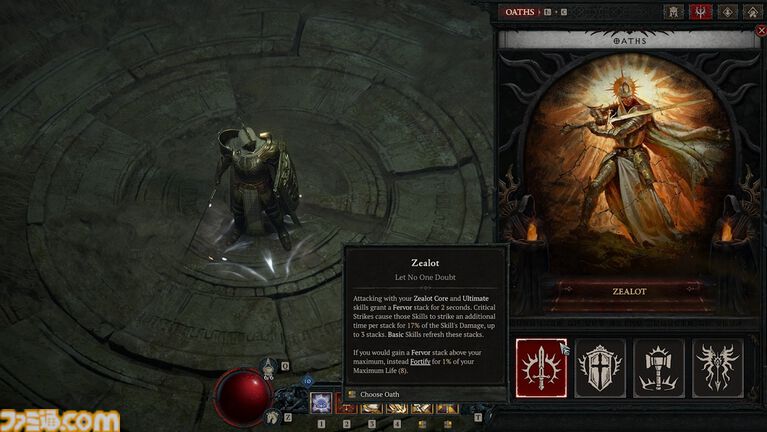Activate the first hotbar skill slot
This screenshot has width=767, height=432.
[322, 402]
